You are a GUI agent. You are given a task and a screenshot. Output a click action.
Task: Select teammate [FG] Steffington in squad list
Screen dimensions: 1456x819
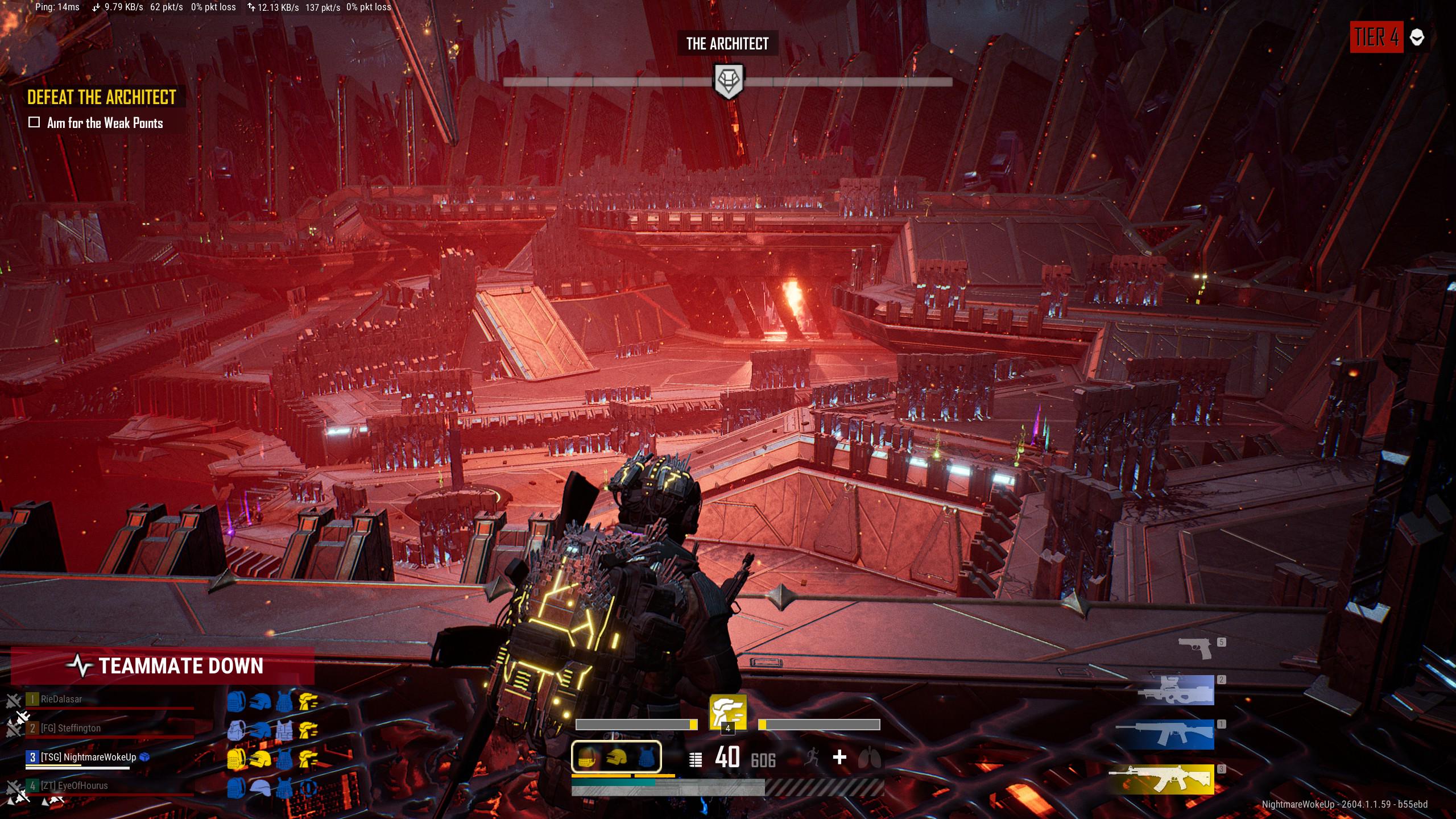pyautogui.click(x=71, y=728)
